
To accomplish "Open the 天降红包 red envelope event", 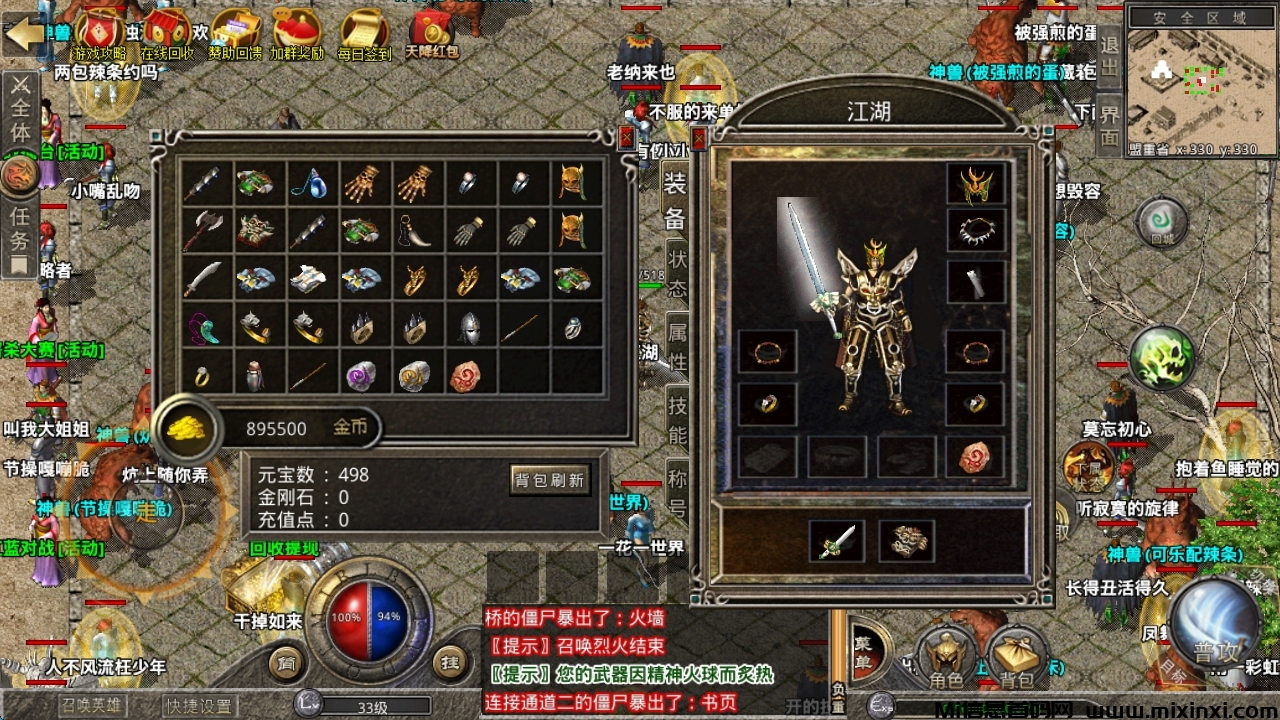I will (x=432, y=33).
